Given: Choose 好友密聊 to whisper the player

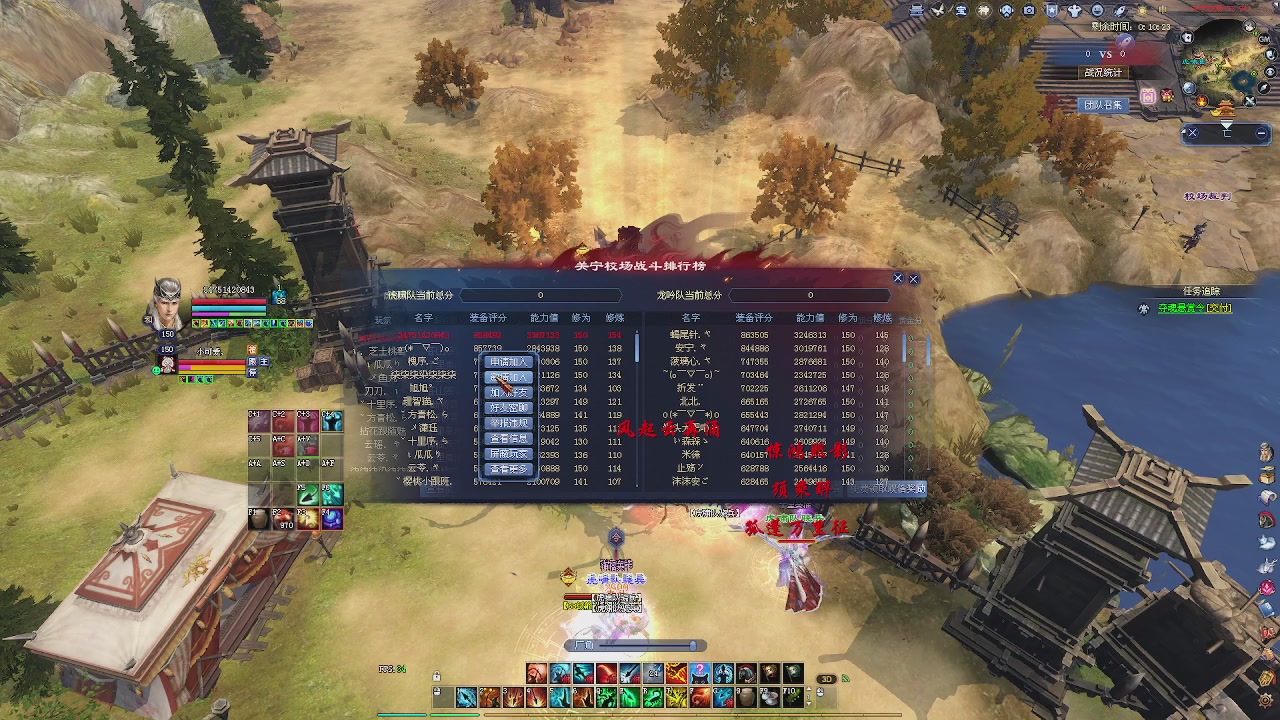Looking at the screenshot, I should click(508, 408).
